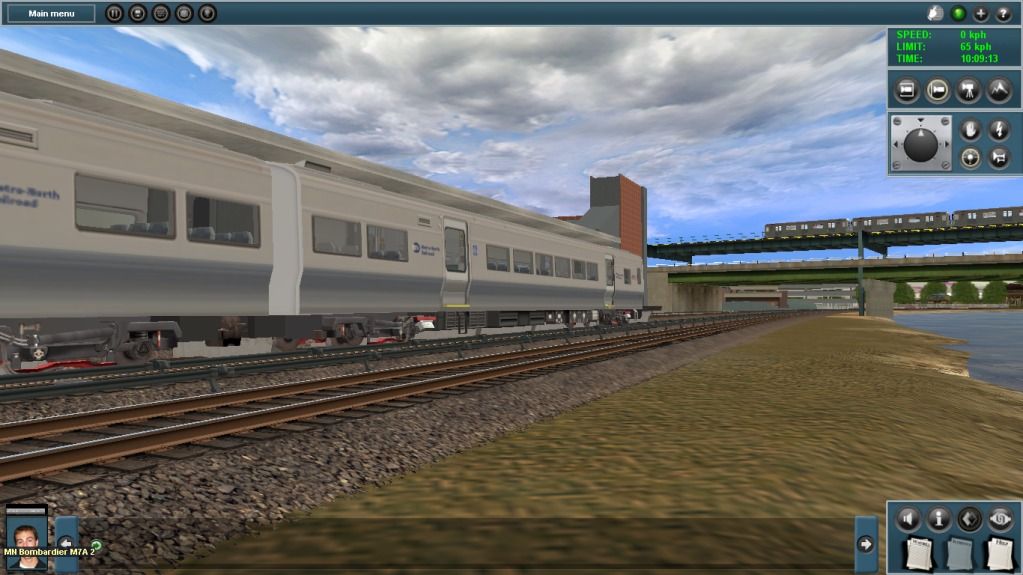Click the pause button in the top bar

pyautogui.click(x=114, y=14)
